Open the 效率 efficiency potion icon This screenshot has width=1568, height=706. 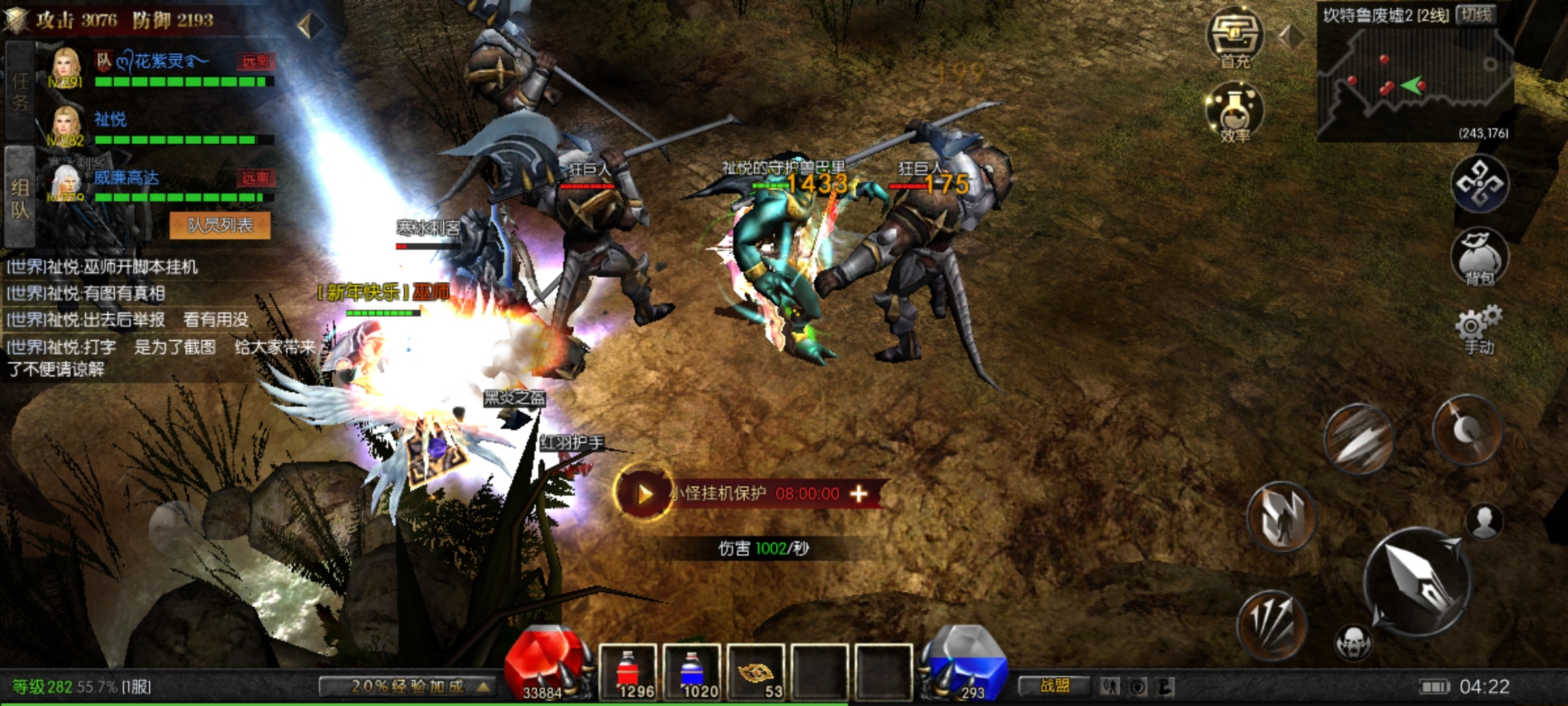click(1234, 112)
